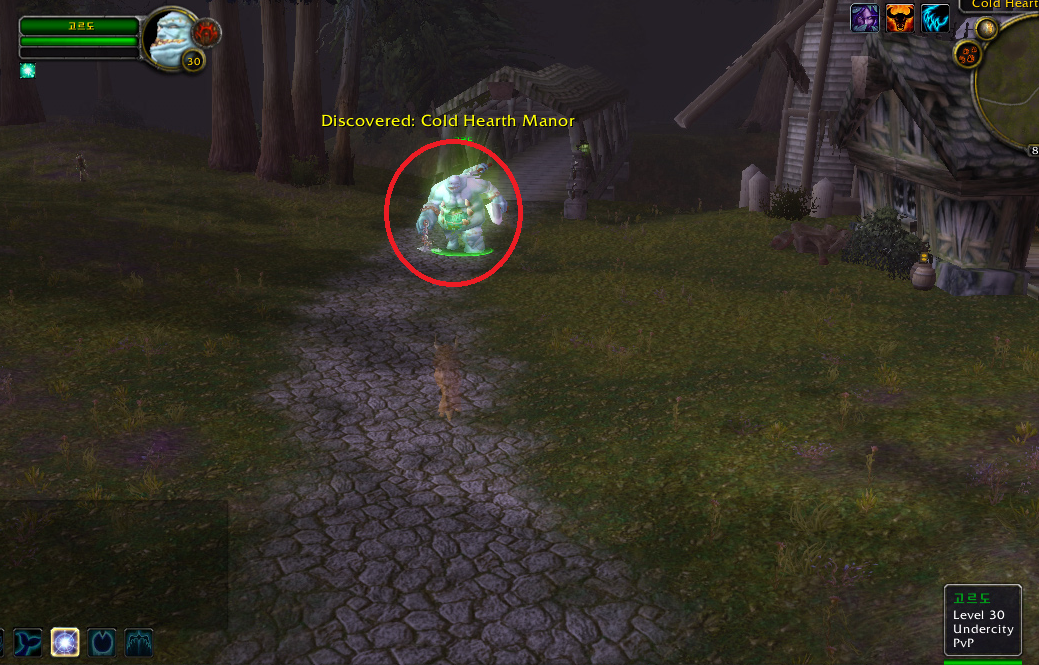
Task: Click the Horde PvP faction badge
Action: pyautogui.click(x=207, y=31)
